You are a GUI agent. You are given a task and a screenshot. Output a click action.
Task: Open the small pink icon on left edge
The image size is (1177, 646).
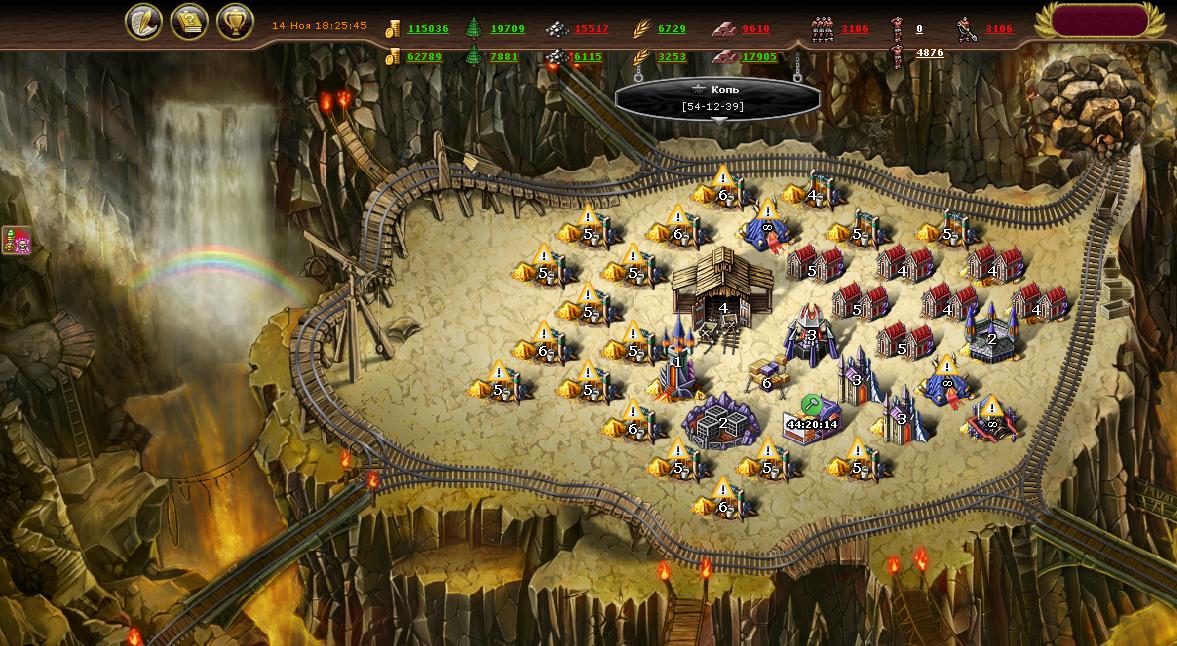[x=16, y=240]
